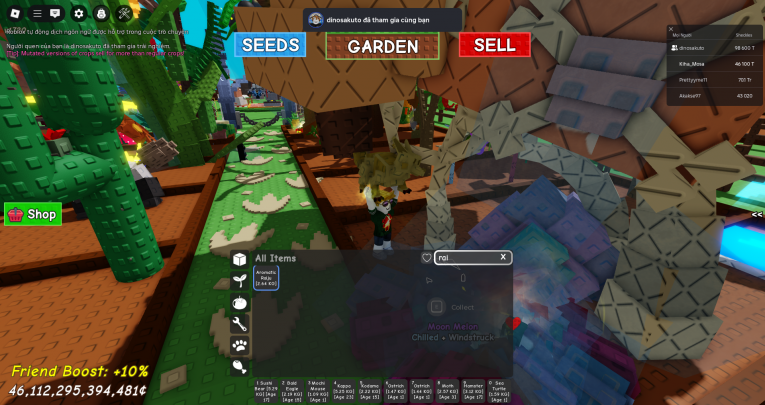The width and height of the screenshot is (765, 405).
Task: Go to GARDEN using the top button
Action: pos(383,46)
